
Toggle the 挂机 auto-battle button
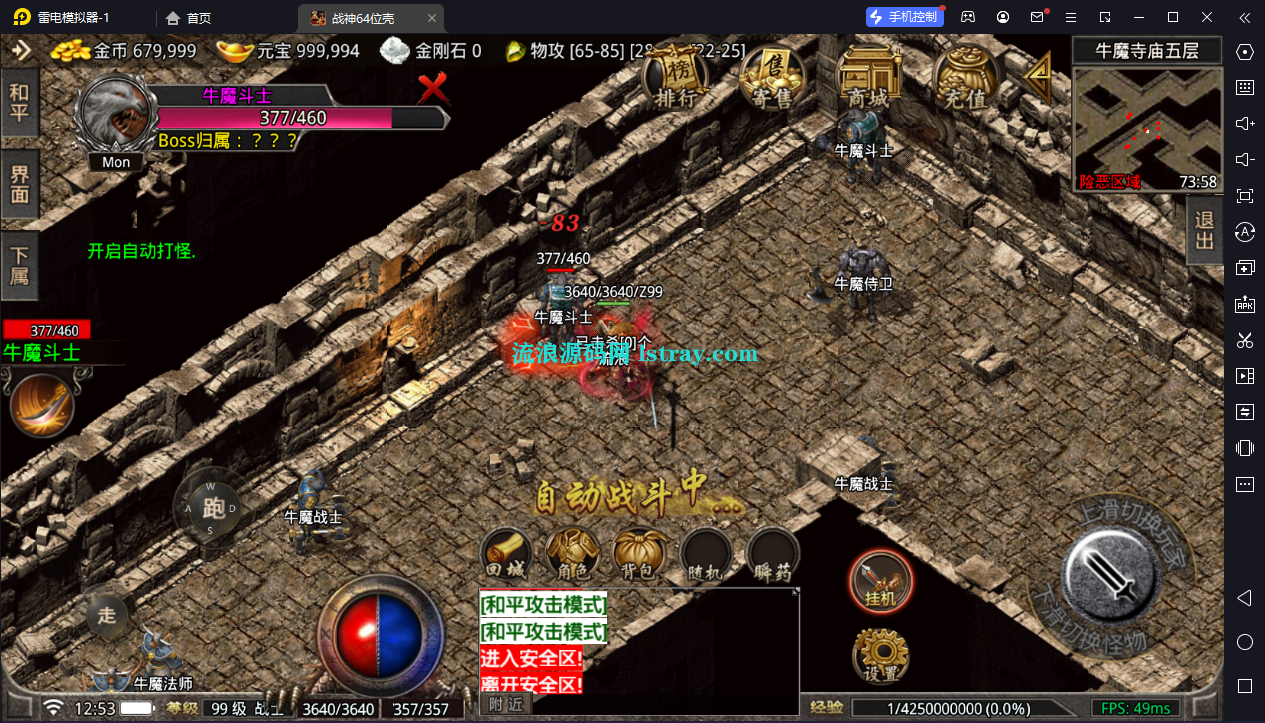pos(880,580)
